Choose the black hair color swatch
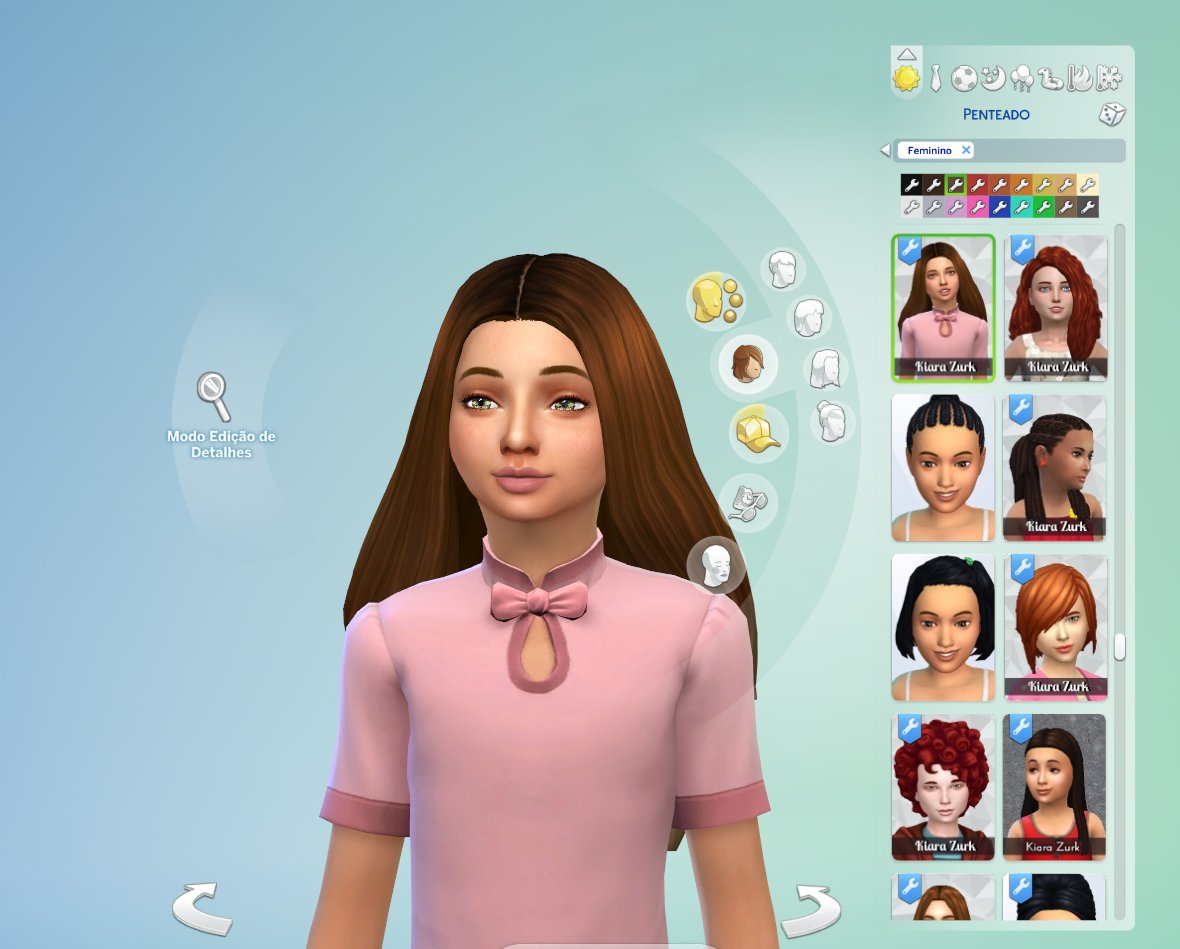 point(910,184)
